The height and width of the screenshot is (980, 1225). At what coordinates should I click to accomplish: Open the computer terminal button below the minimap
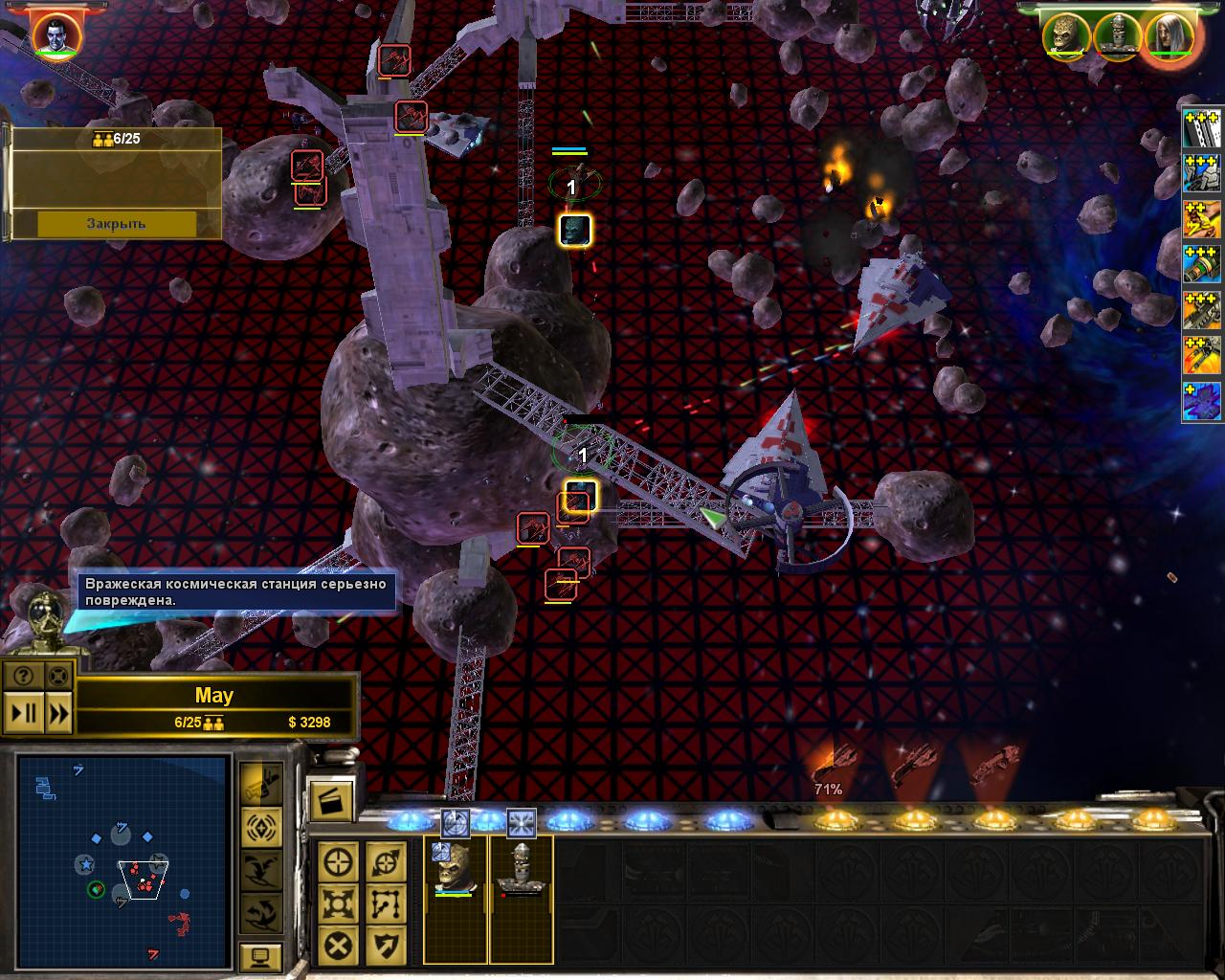pos(260,956)
